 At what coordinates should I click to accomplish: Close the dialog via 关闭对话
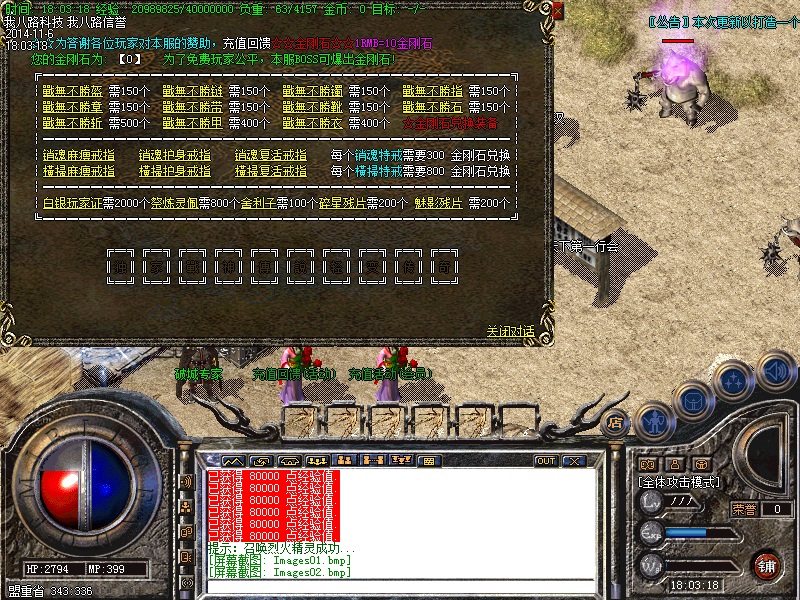[510, 331]
